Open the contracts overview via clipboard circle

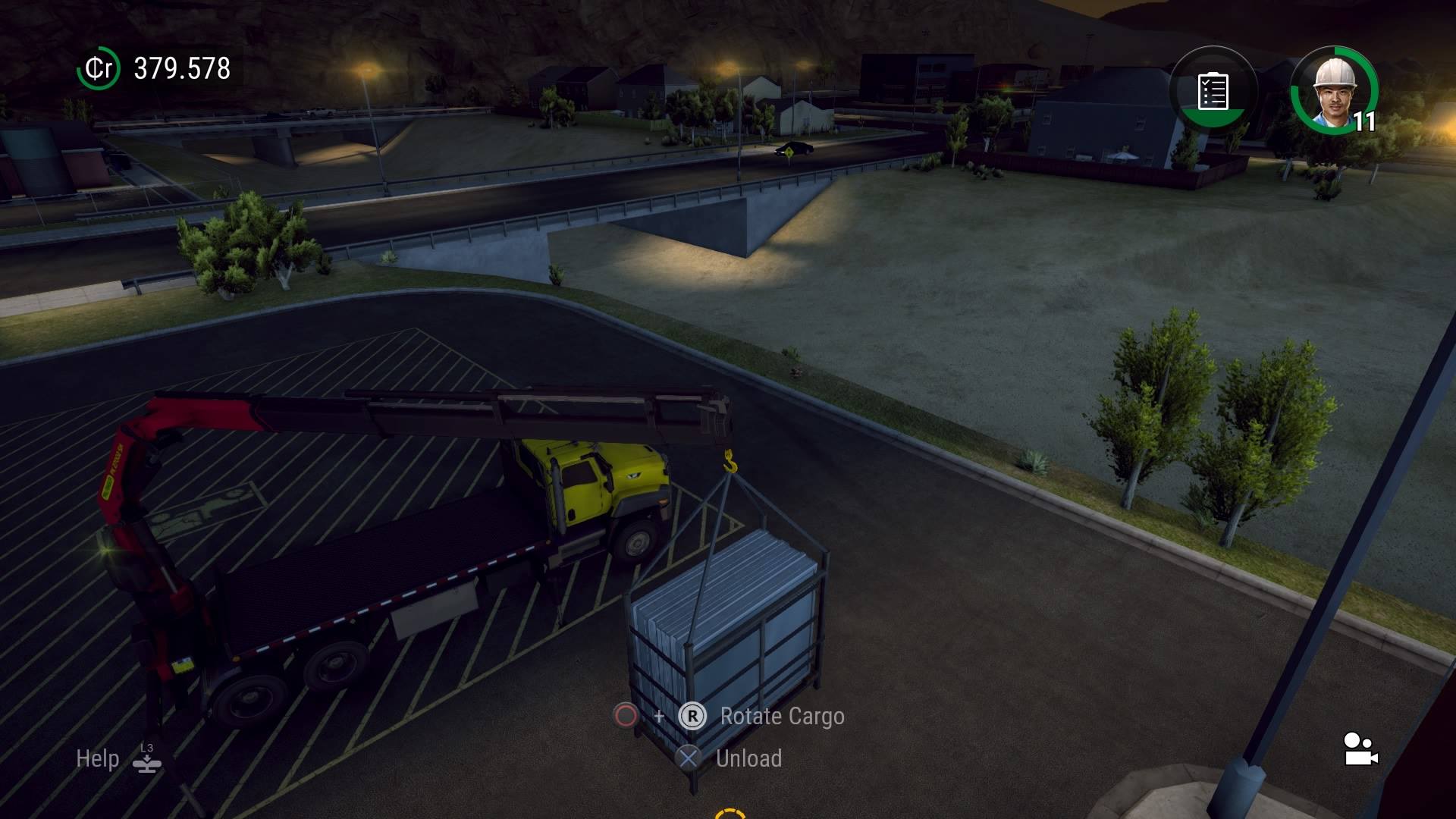click(x=1212, y=89)
